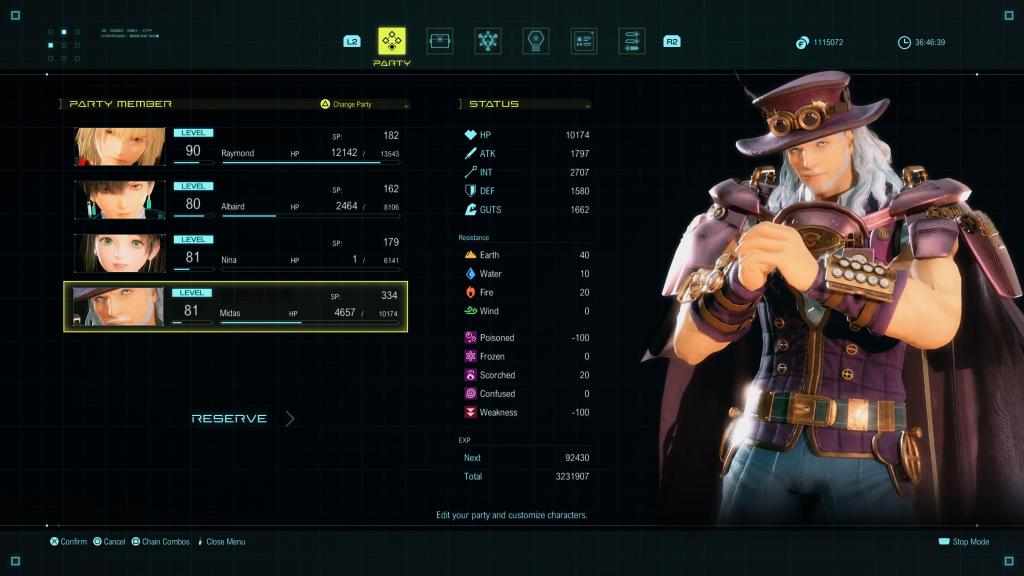
Task: Switch to the skill tree network tab
Action: tap(488, 41)
